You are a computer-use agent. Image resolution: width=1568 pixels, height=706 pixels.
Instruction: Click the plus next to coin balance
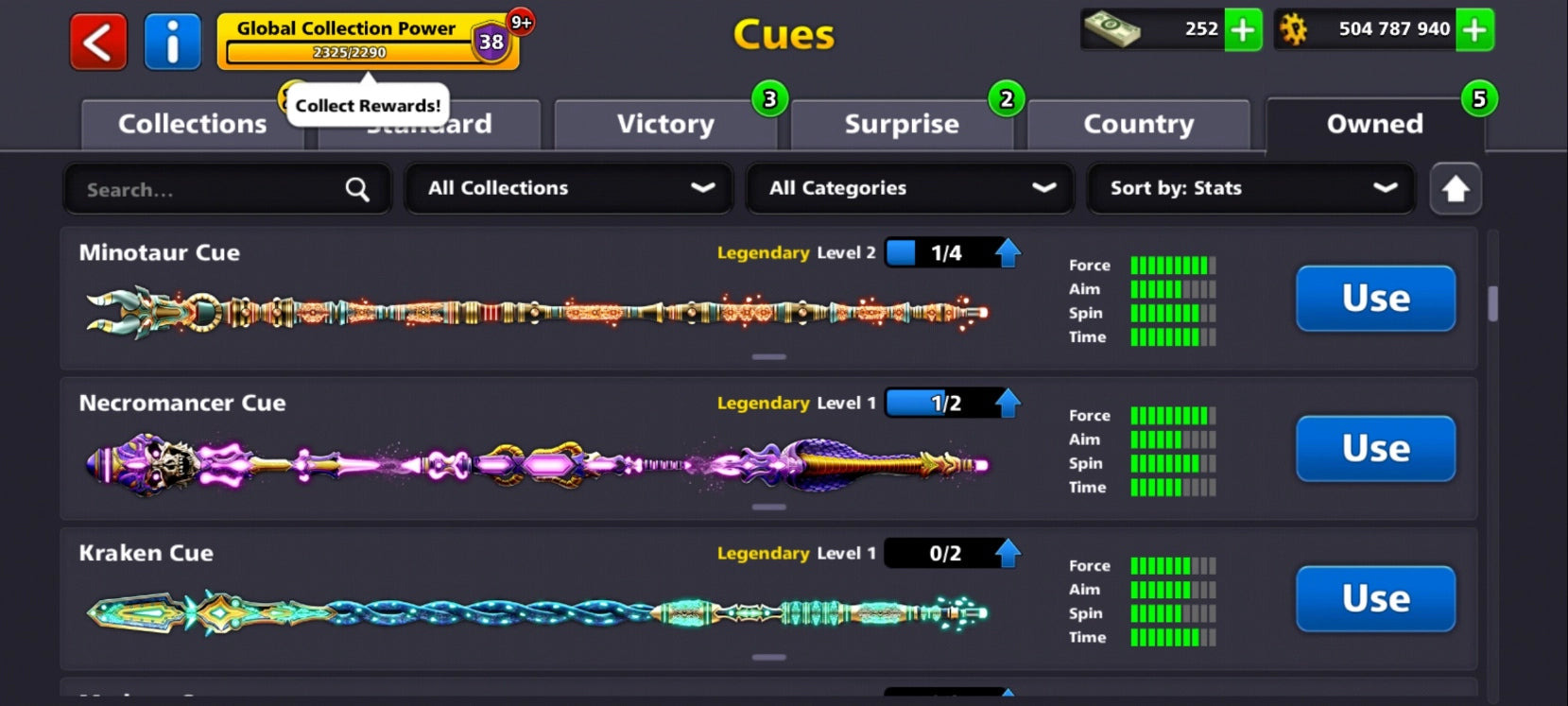pyautogui.click(x=1474, y=30)
